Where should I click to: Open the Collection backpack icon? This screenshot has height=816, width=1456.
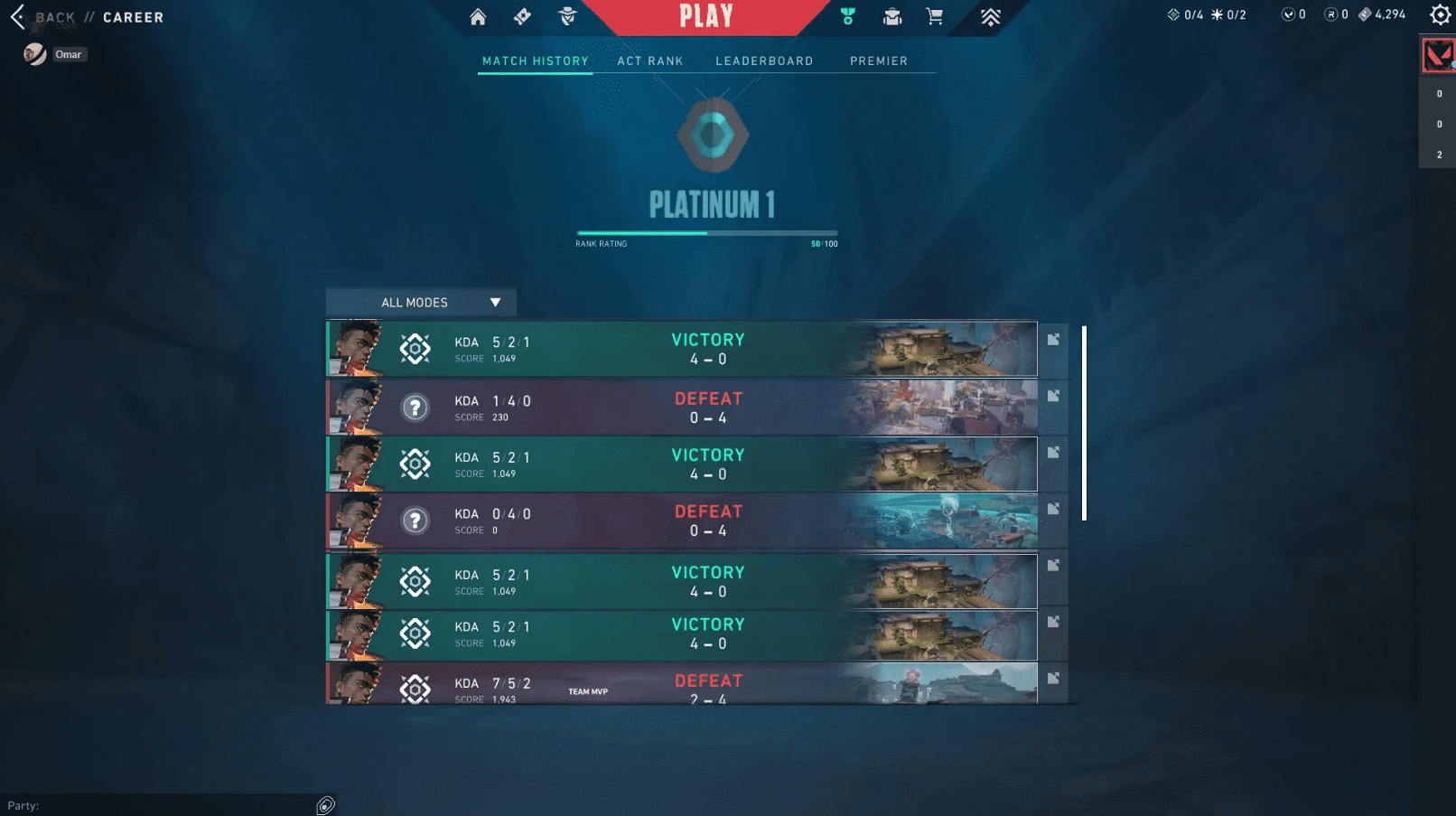point(891,17)
